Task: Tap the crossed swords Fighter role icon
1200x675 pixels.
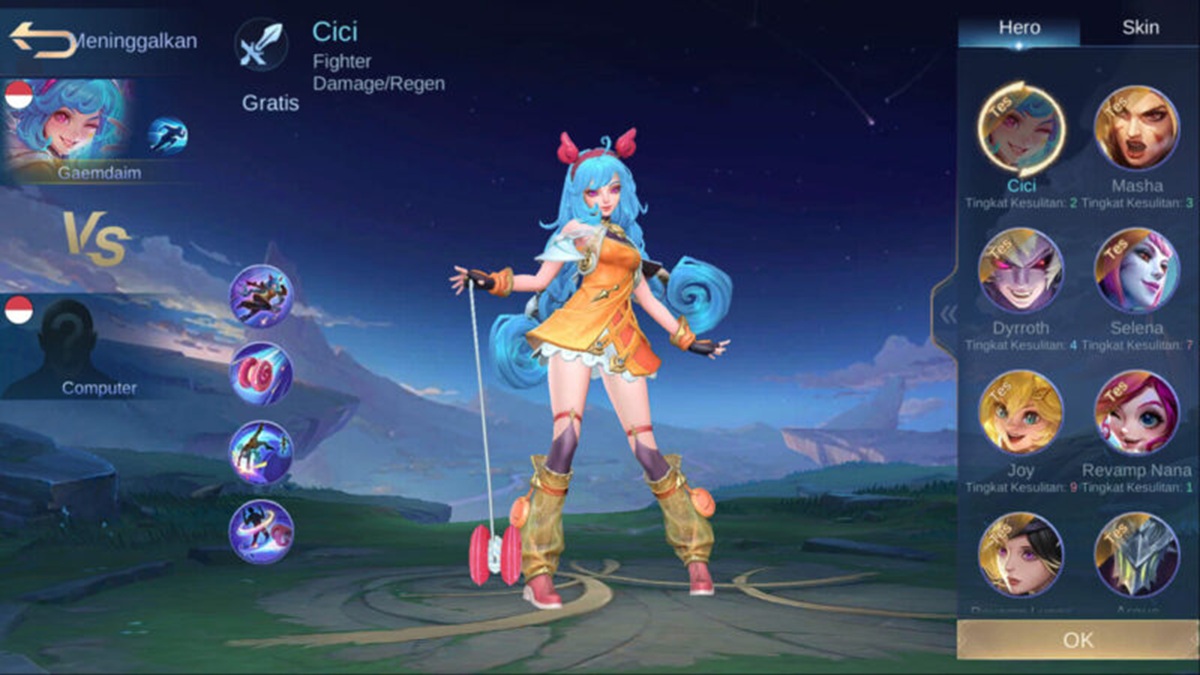Action: (x=261, y=45)
